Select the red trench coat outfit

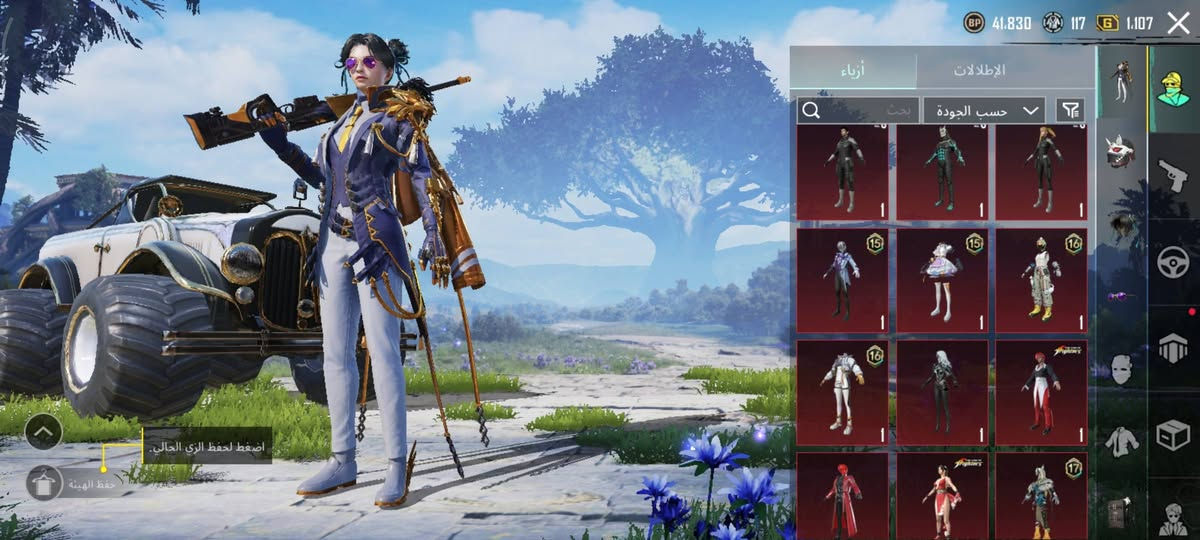pos(842,496)
